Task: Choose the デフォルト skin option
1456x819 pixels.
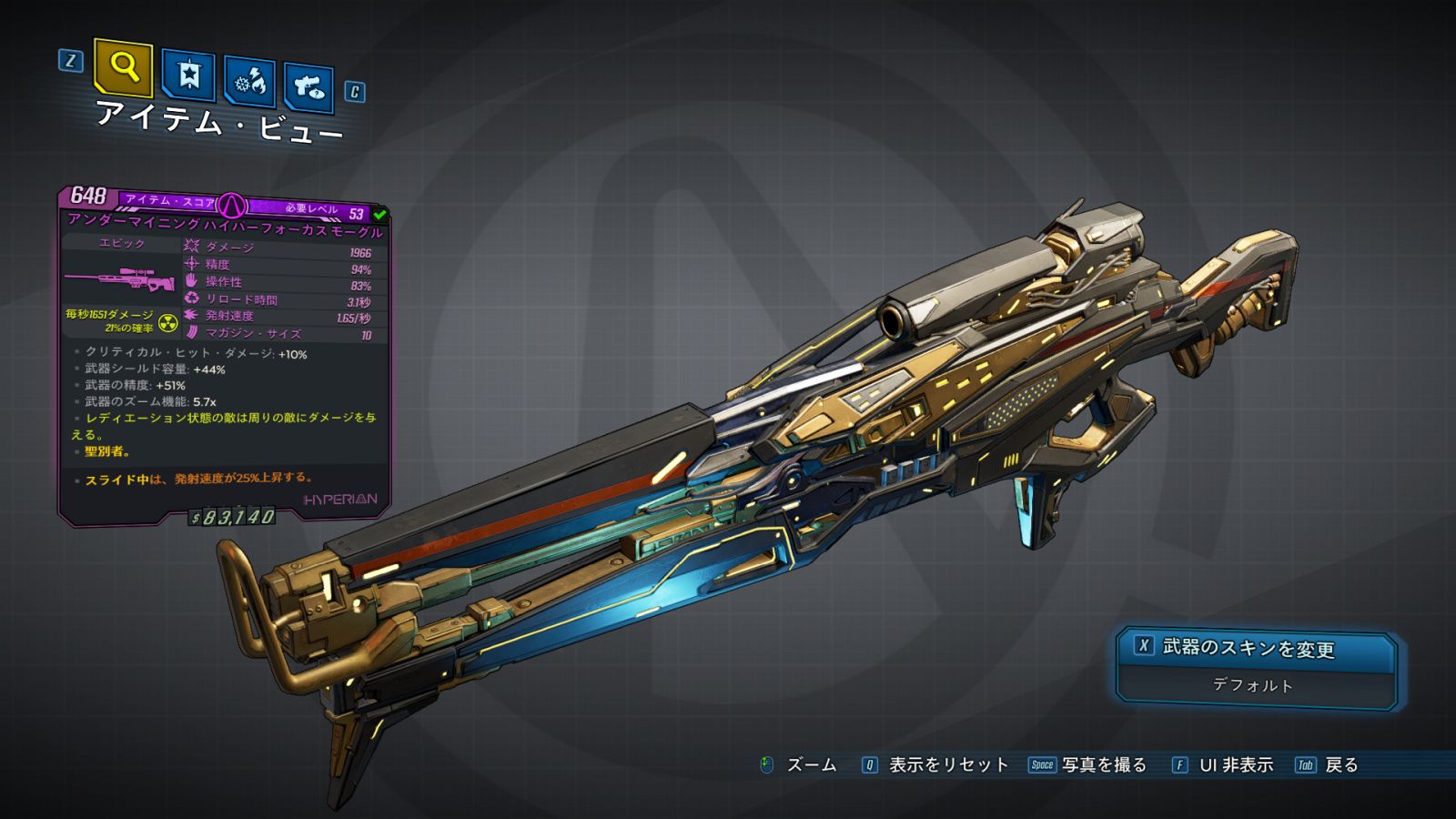Action: (1253, 685)
